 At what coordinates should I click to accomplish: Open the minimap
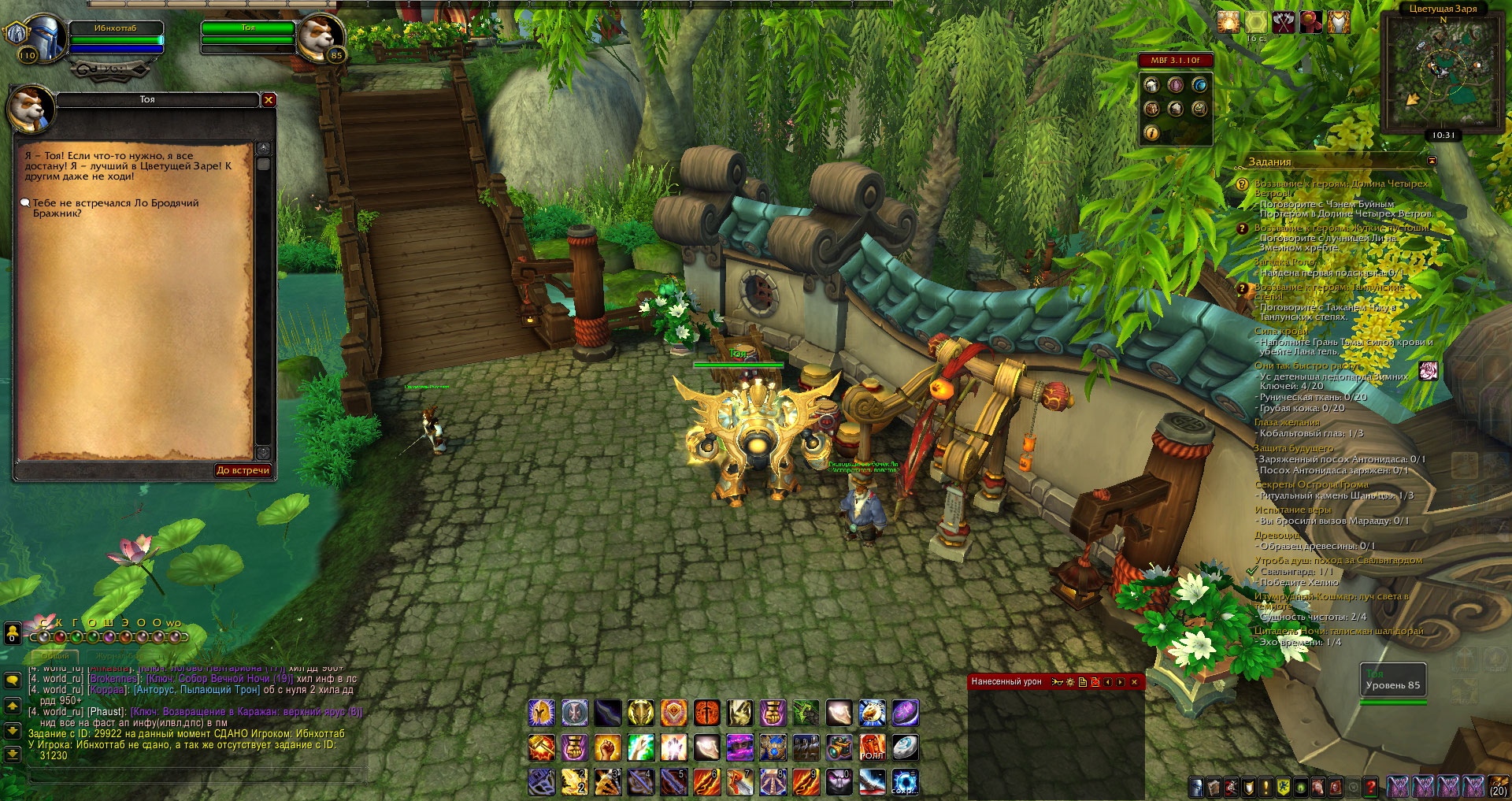point(1443,72)
